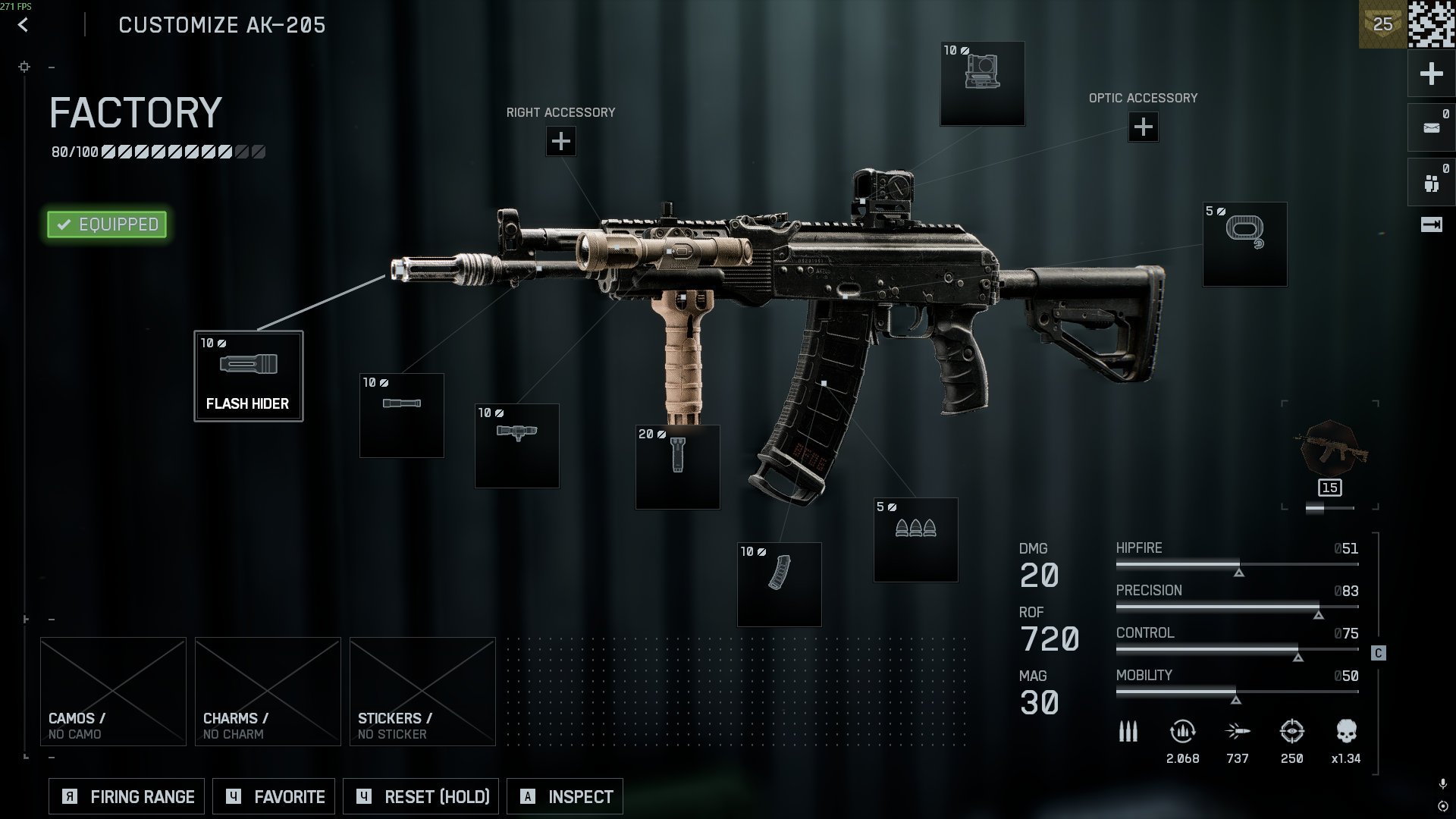
Task: Select the ammunition type slot
Action: 915,539
